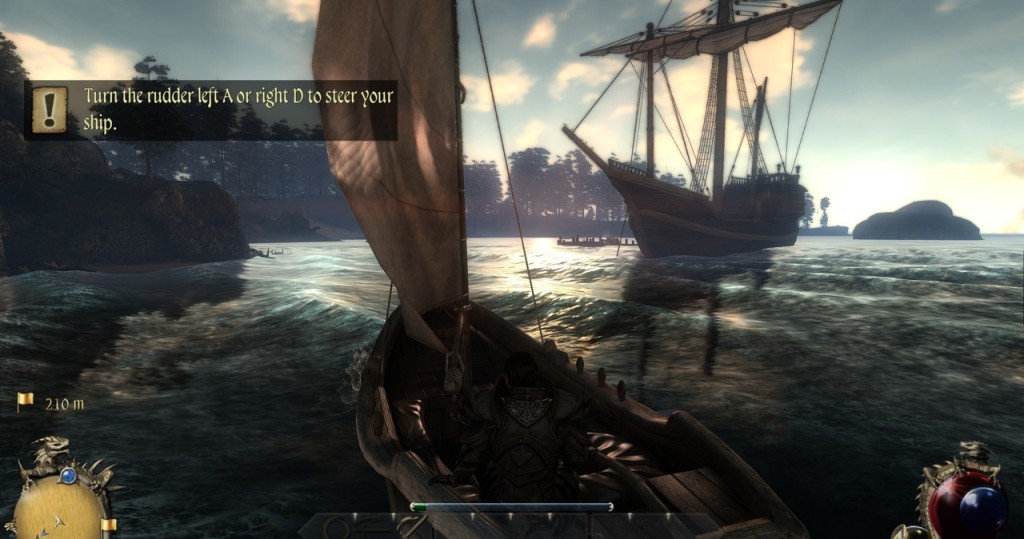Select the yellow quest flag distance marker

pos(25,401)
